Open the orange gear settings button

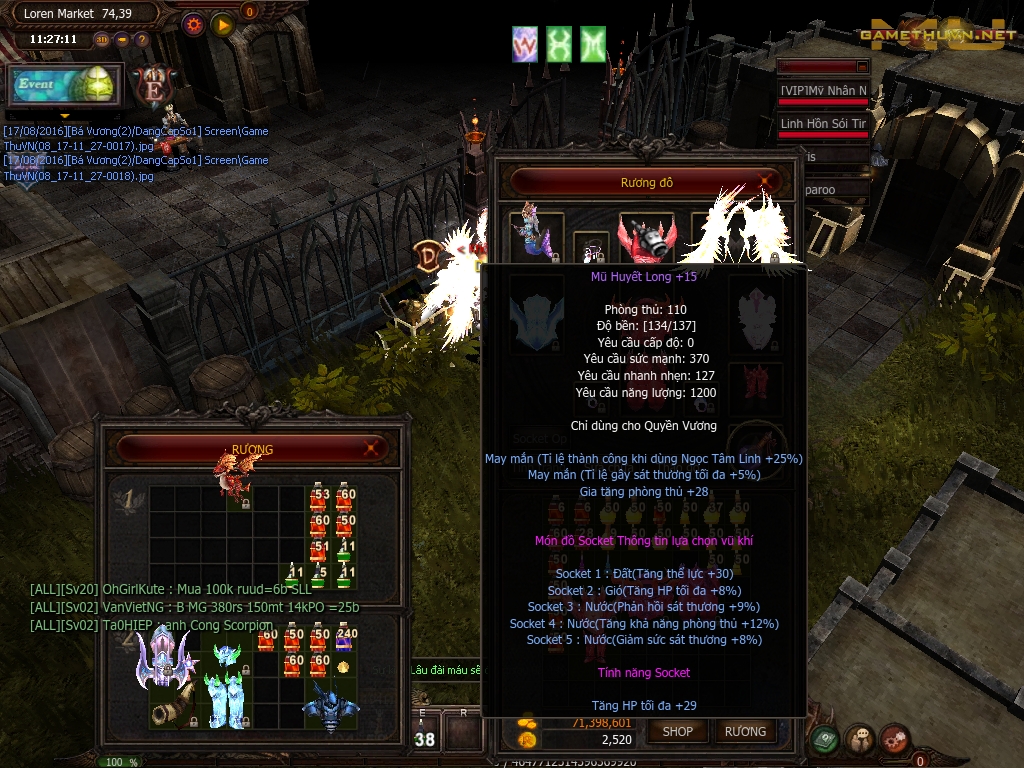tap(193, 24)
